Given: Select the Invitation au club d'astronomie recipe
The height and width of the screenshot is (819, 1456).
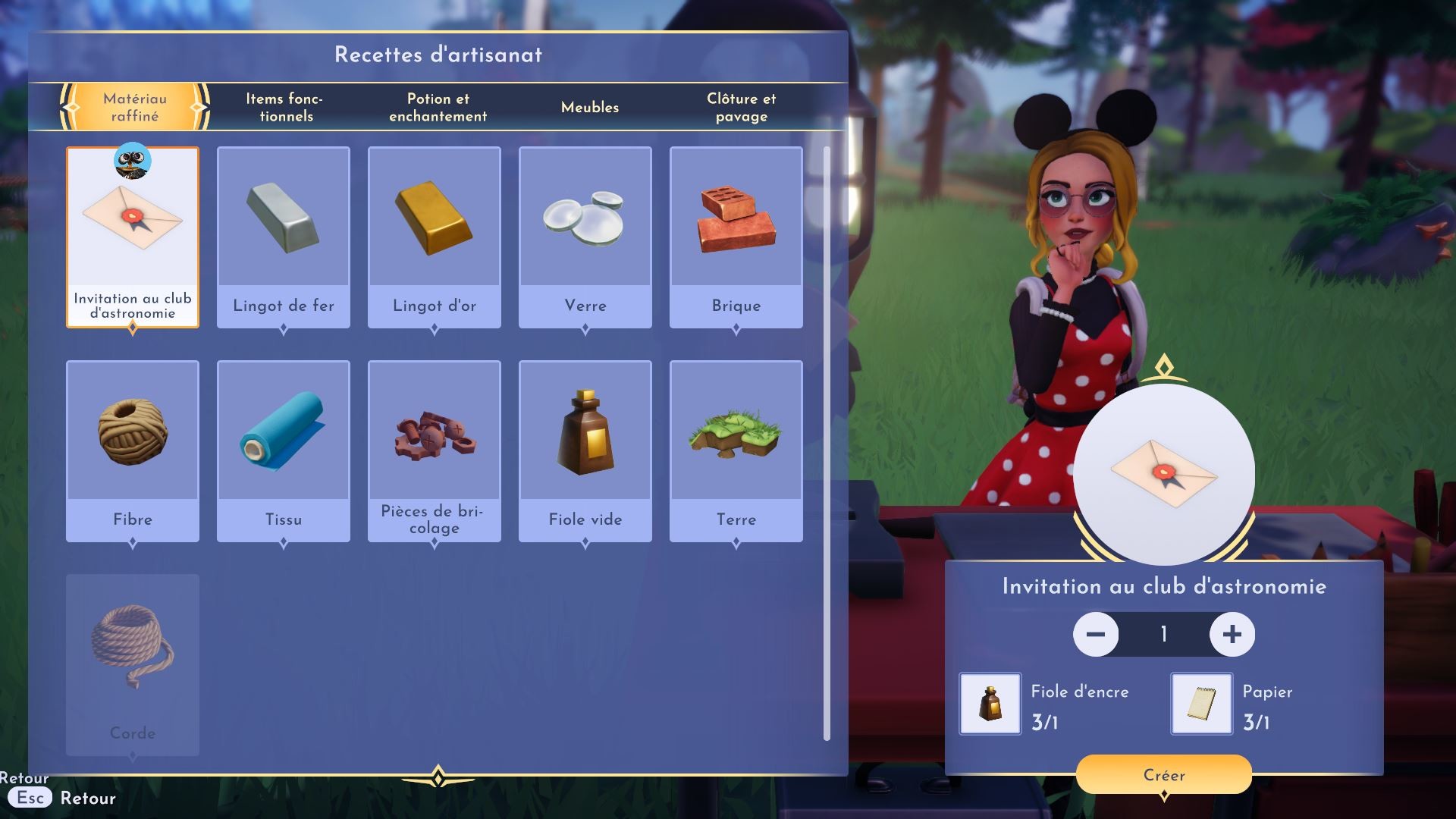Looking at the screenshot, I should 133,237.
